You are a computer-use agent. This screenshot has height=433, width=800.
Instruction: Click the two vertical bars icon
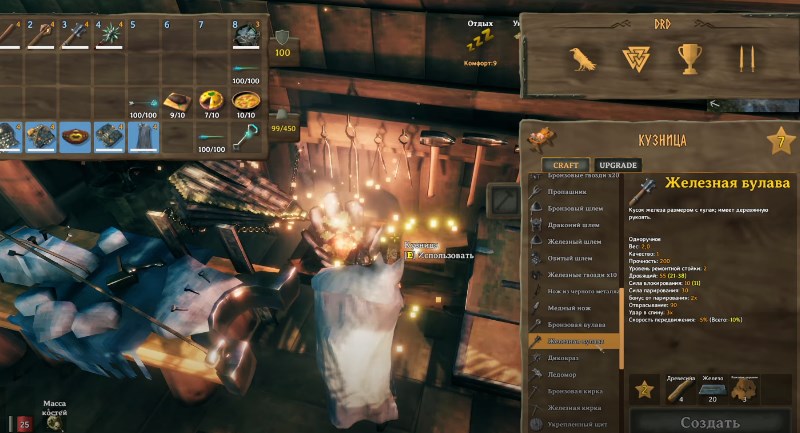(745, 60)
